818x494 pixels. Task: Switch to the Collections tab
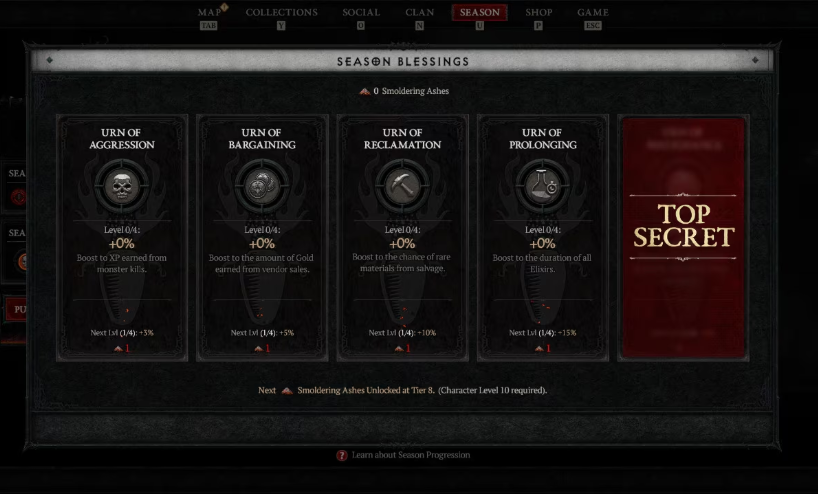click(281, 13)
